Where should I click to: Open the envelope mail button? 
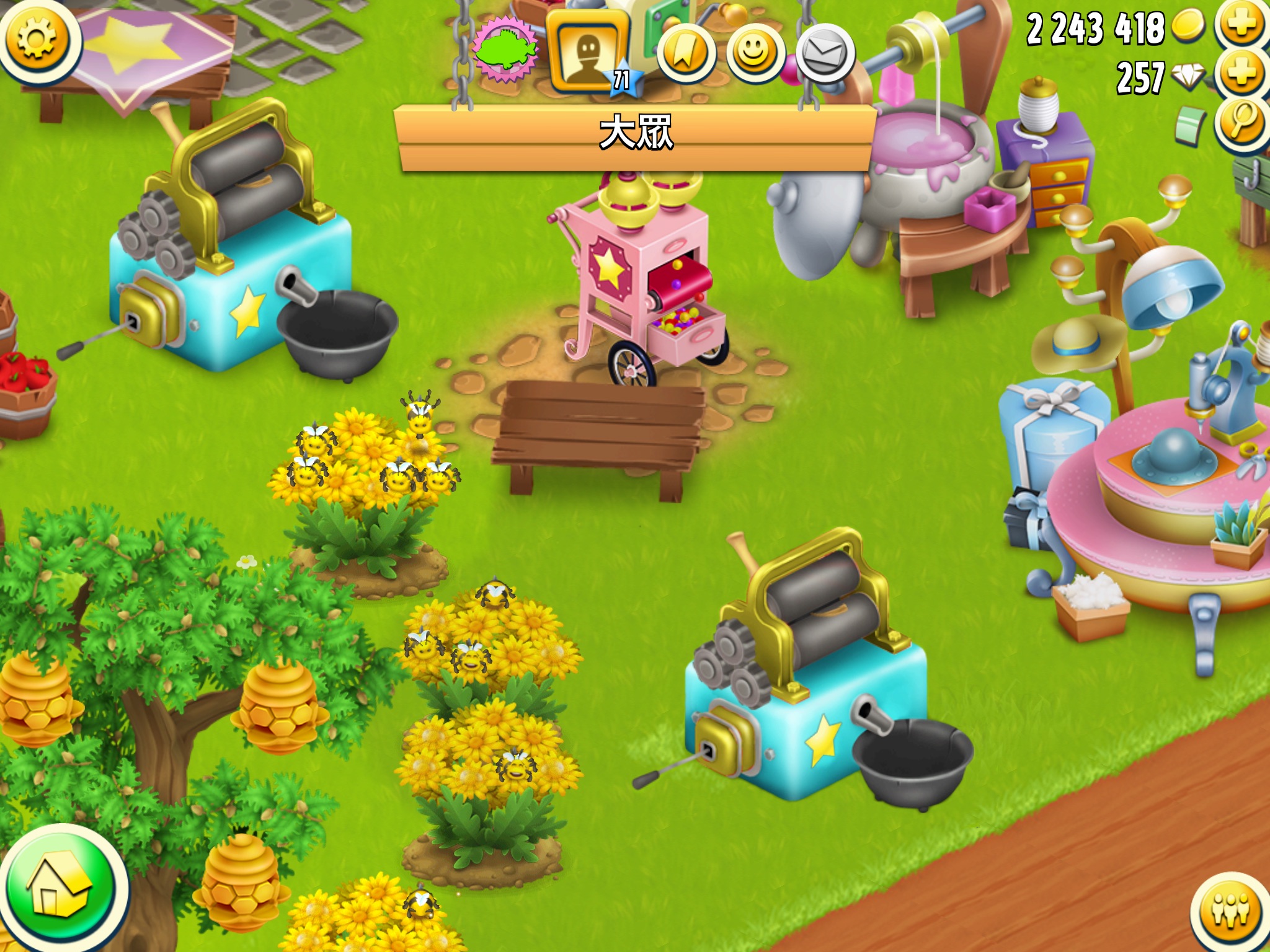point(825,55)
